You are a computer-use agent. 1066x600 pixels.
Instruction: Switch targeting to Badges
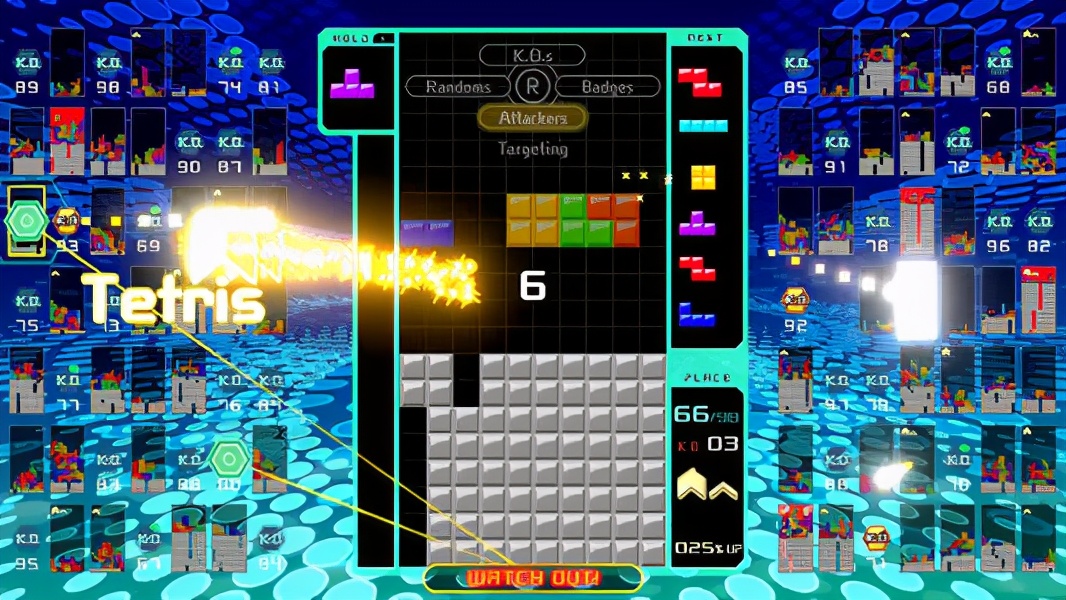(x=607, y=87)
